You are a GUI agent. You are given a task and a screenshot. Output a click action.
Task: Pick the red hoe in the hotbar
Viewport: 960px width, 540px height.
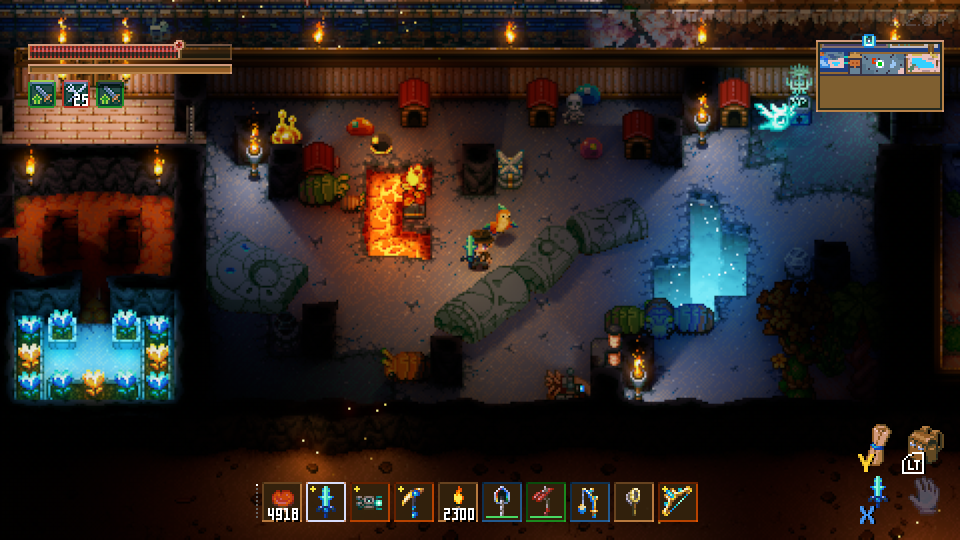pyautogui.click(x=546, y=502)
